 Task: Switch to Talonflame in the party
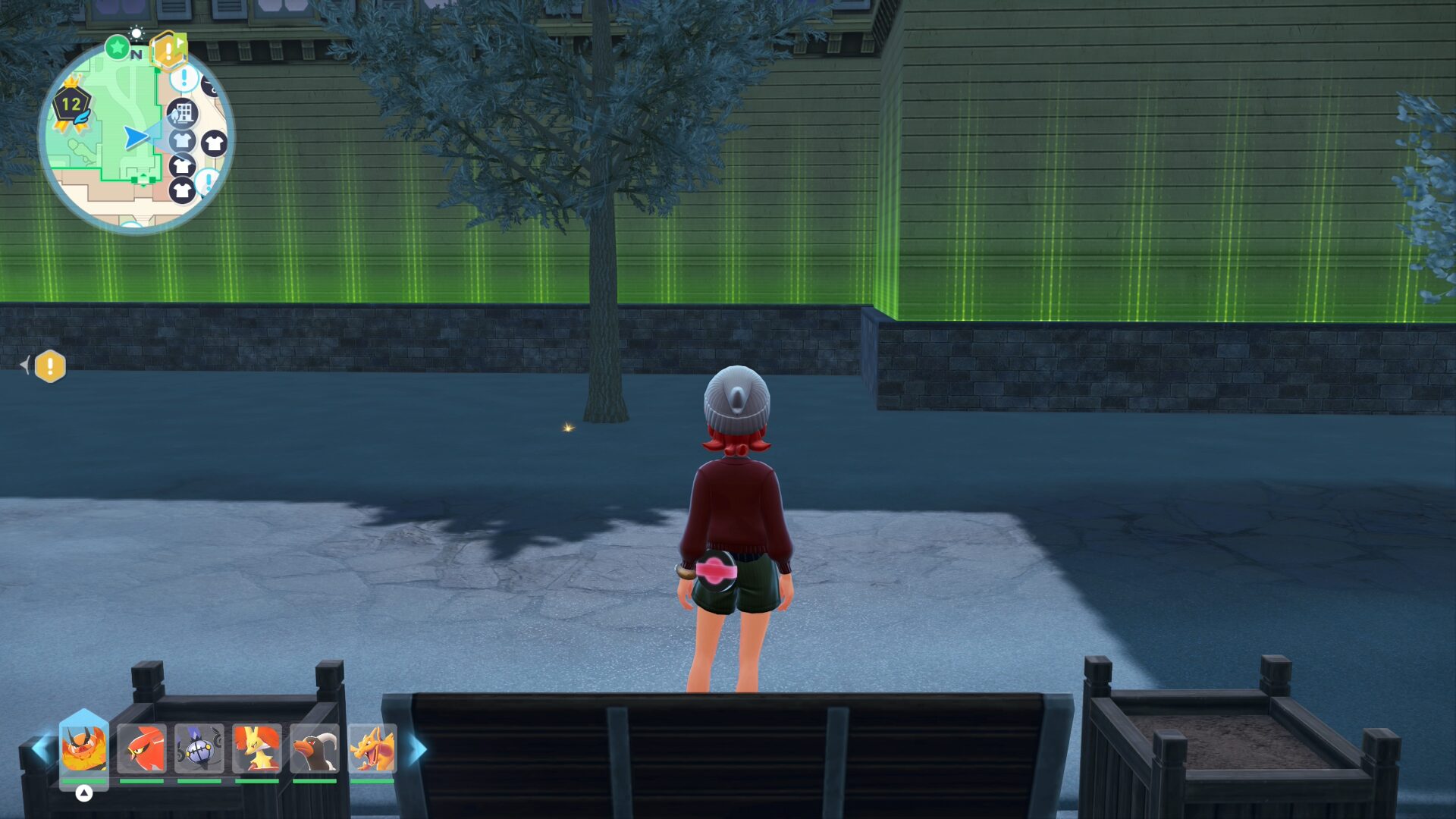pos(142,748)
